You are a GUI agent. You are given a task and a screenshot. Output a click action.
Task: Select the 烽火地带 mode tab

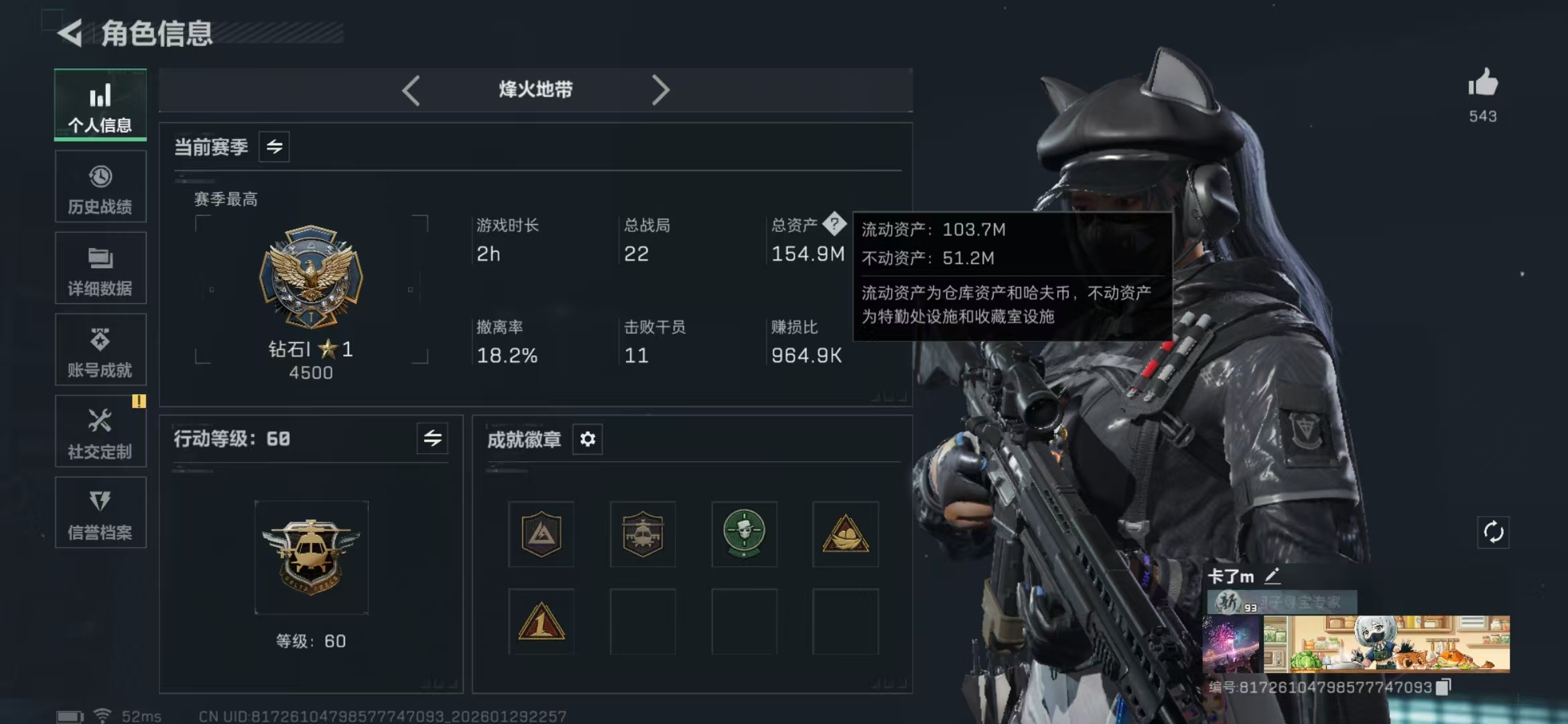point(536,89)
